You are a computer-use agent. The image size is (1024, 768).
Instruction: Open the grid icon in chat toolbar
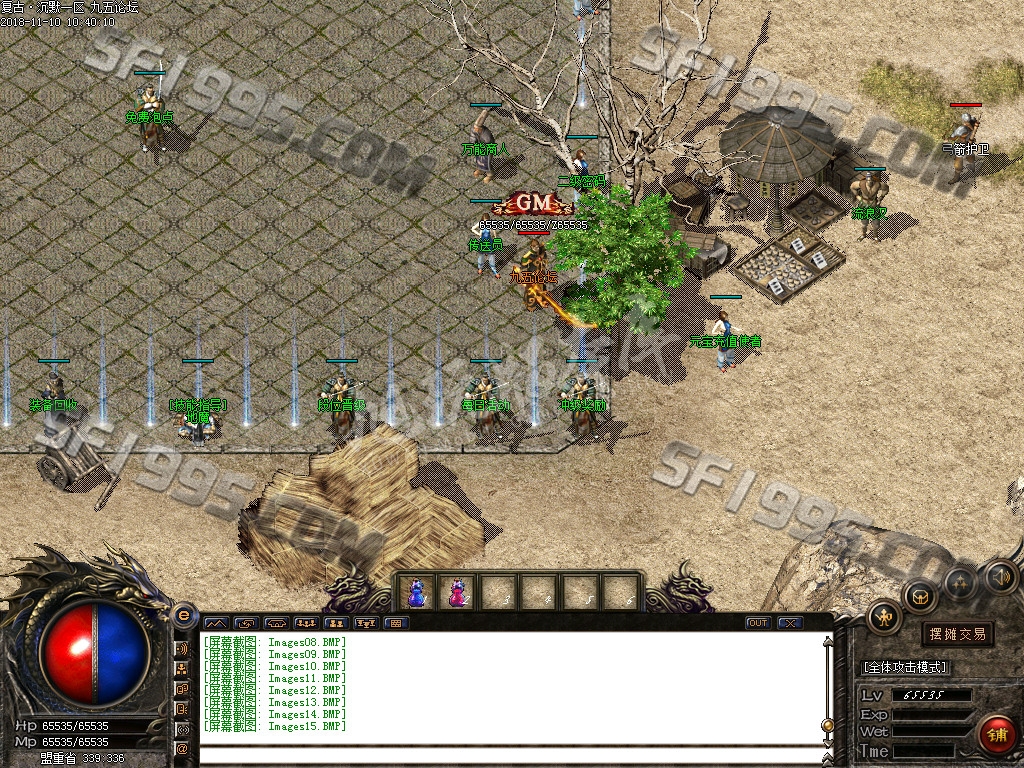pyautogui.click(x=397, y=623)
